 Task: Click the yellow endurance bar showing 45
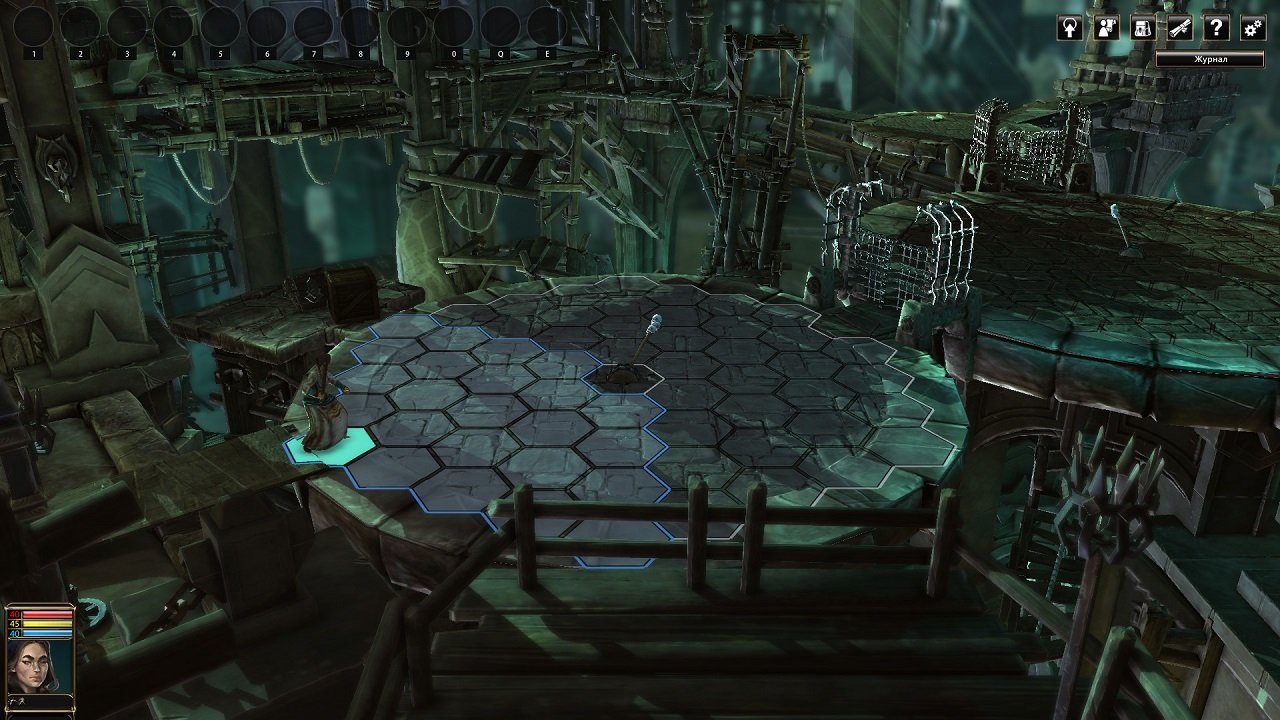pyautogui.click(x=45, y=623)
